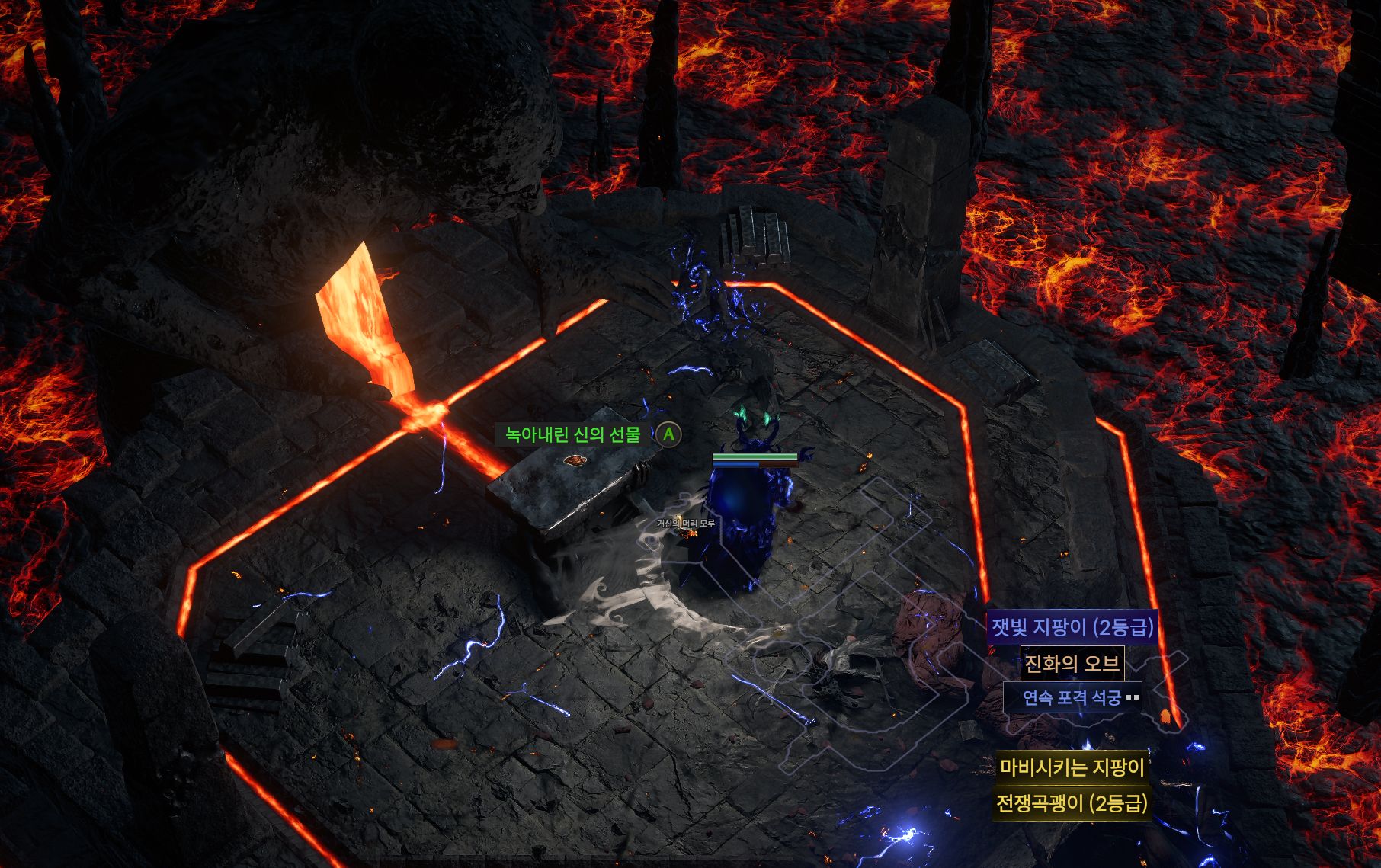Interact with the 녹아내린 신의 선물 label
Image resolution: width=1381 pixels, height=868 pixels.
(573, 435)
